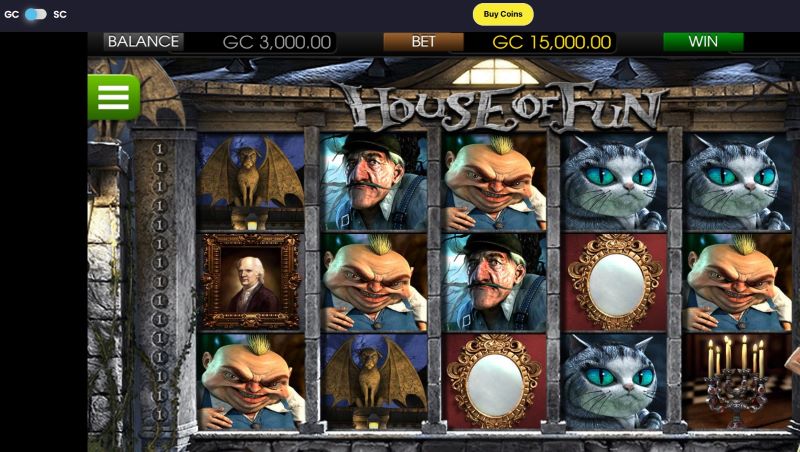
Task: Open the green hamburger menu
Action: tap(113, 97)
